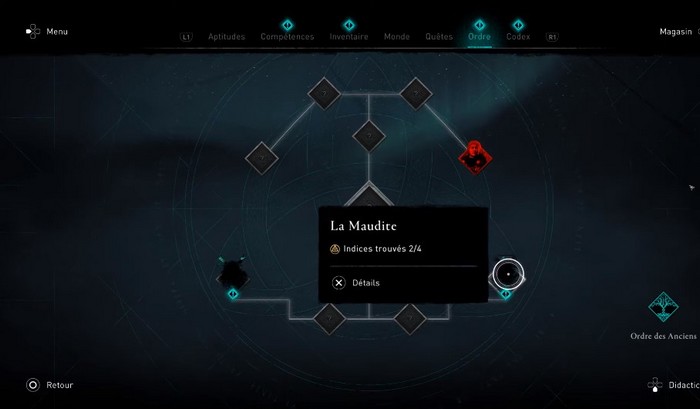This screenshot has height=409, width=700.
Task: Select the dark silhouette order member
Action: pyautogui.click(x=234, y=271)
